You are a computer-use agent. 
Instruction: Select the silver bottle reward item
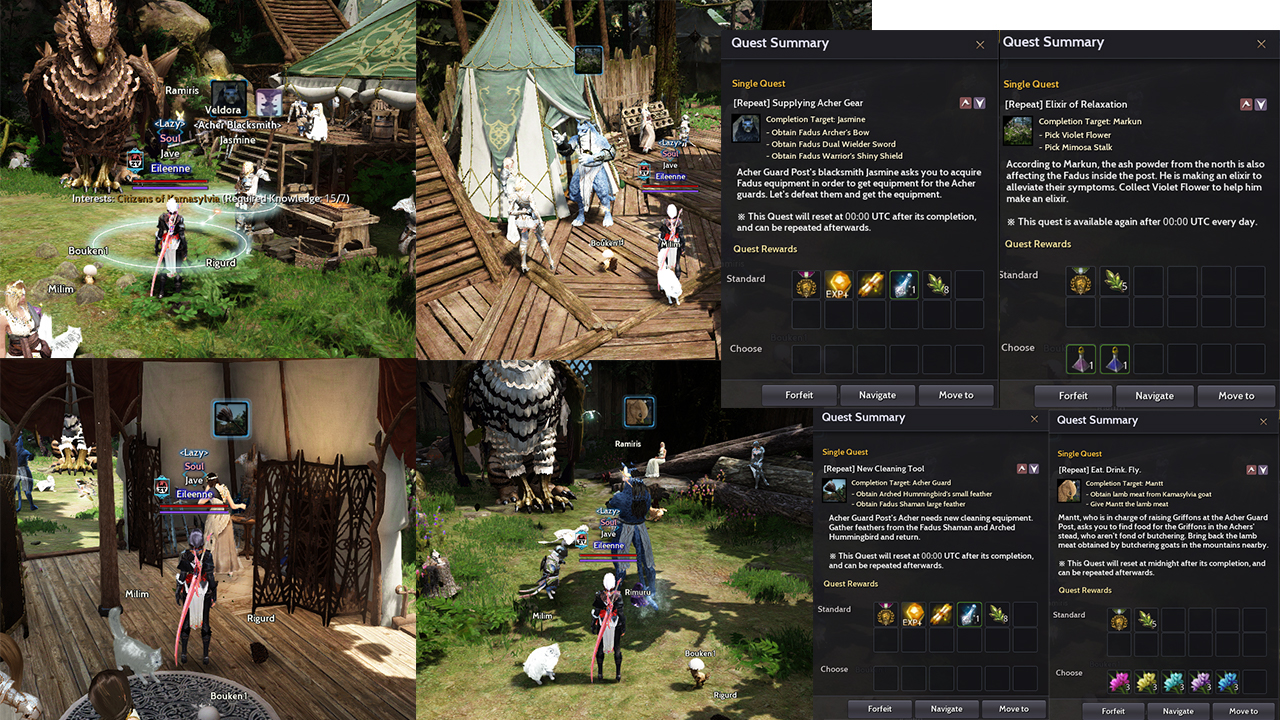903,284
